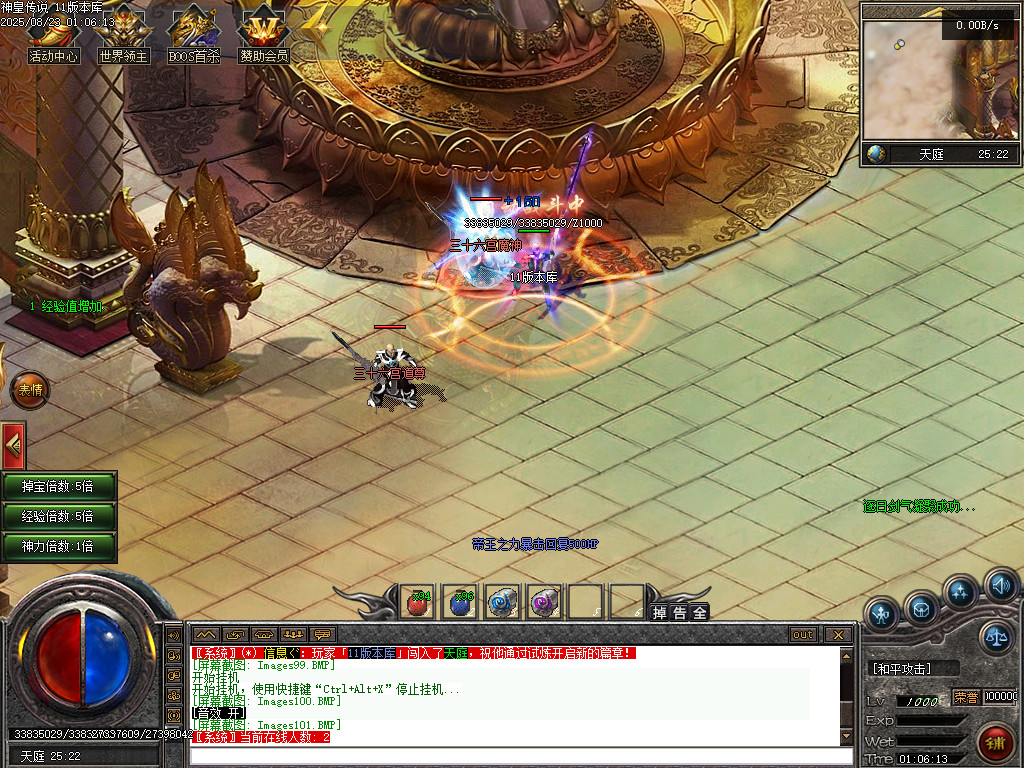Open the 赞助会员 sponsor member menu
1024x768 pixels.
[x=263, y=38]
